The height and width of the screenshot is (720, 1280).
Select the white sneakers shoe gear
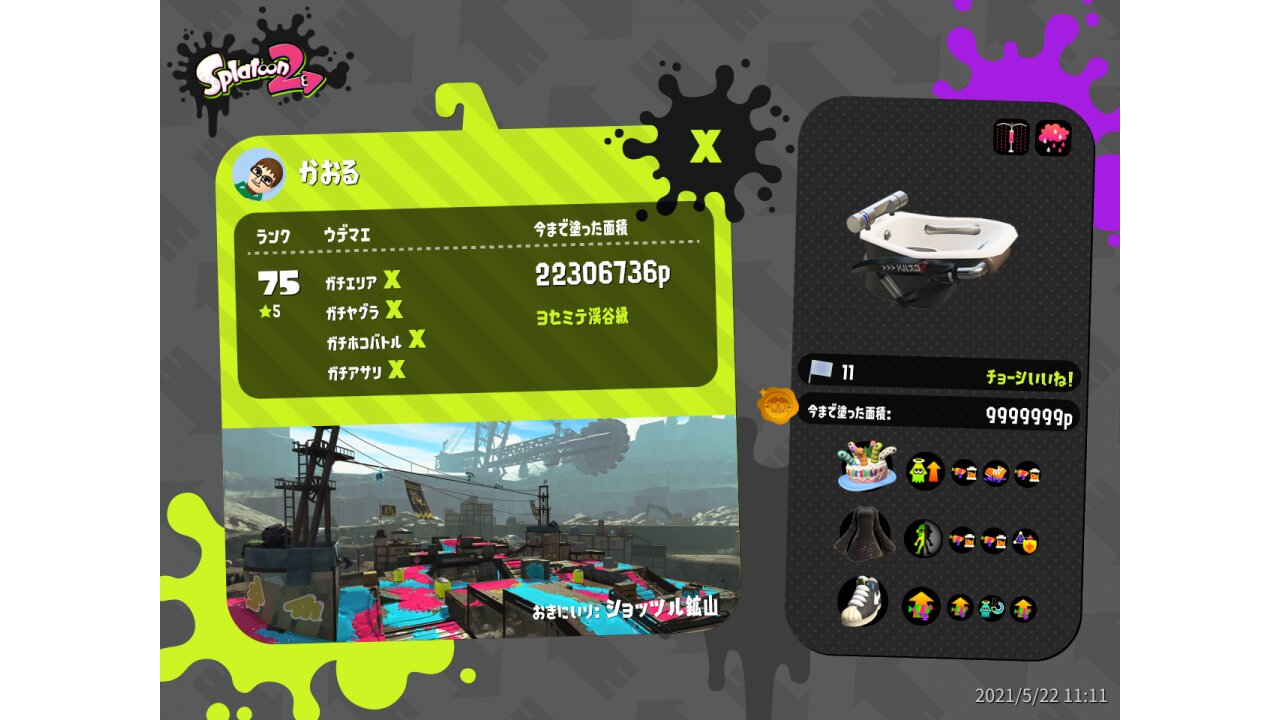(x=863, y=603)
